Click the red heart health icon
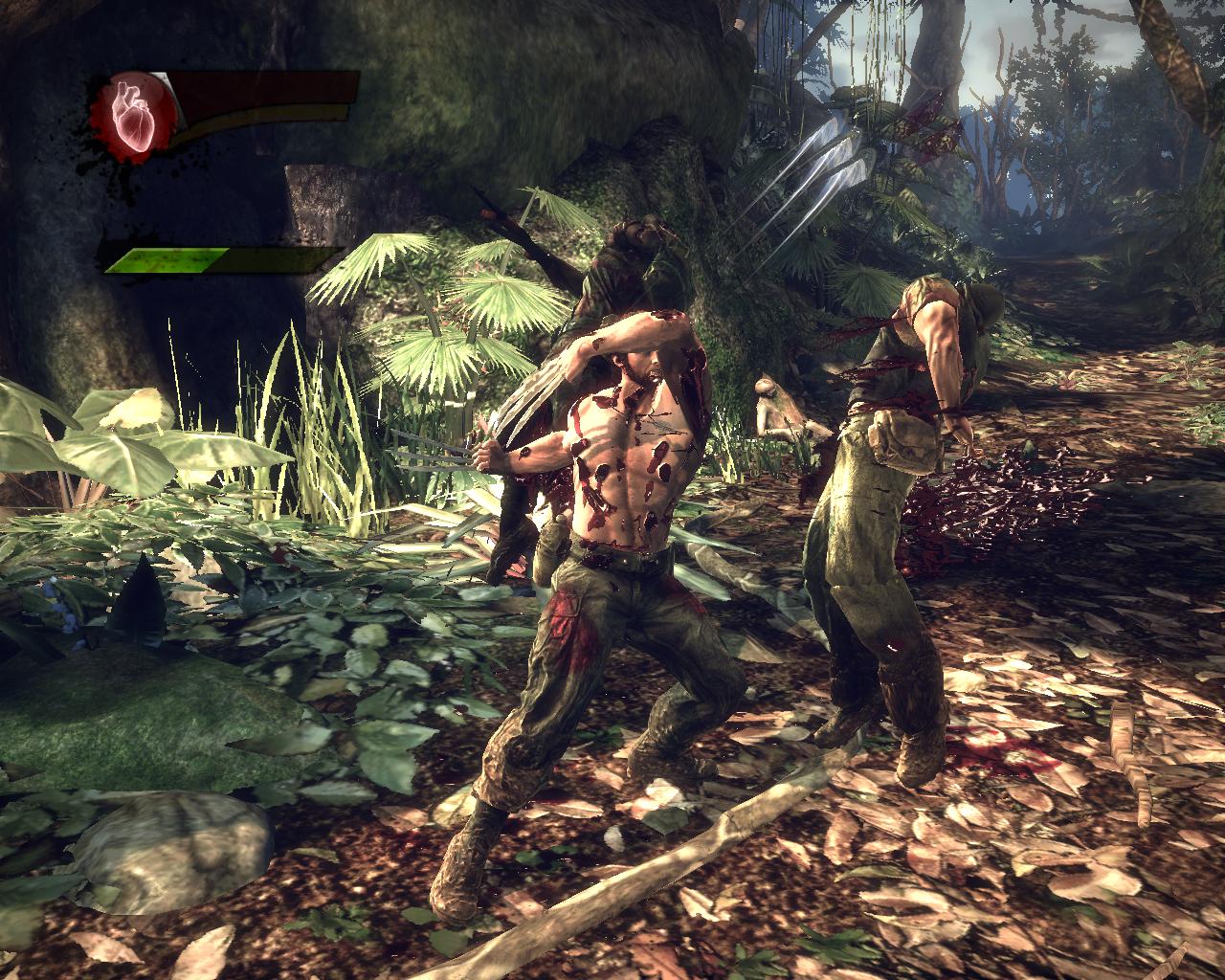1225x980 pixels. 133,113
